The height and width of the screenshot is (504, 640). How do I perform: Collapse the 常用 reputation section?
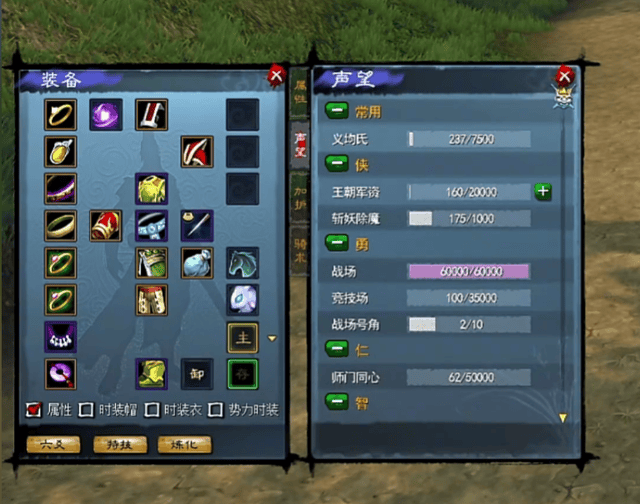(x=336, y=111)
